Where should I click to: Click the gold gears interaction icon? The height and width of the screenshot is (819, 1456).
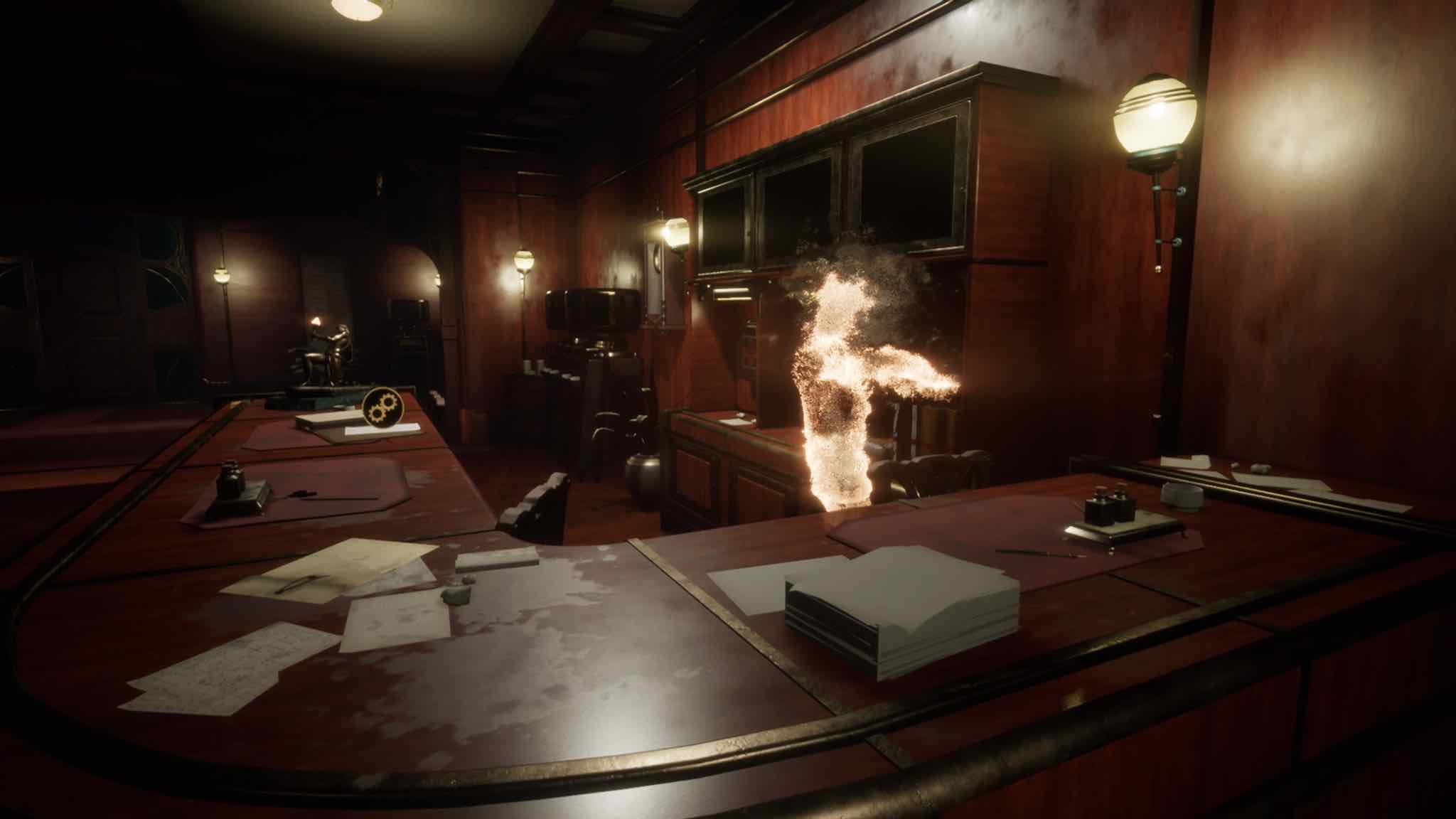click(382, 407)
